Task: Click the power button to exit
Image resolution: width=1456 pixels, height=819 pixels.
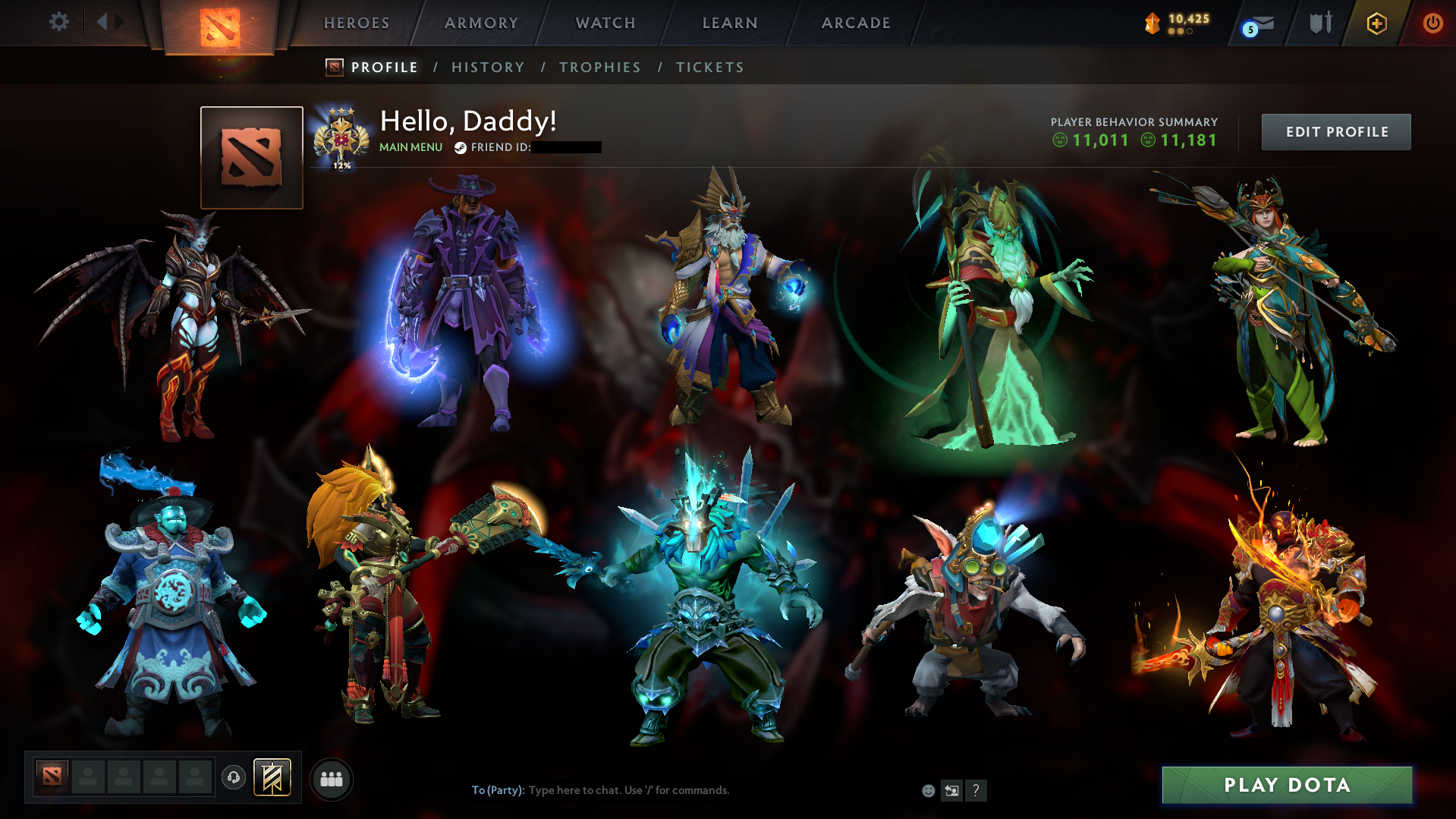Action: (x=1432, y=23)
